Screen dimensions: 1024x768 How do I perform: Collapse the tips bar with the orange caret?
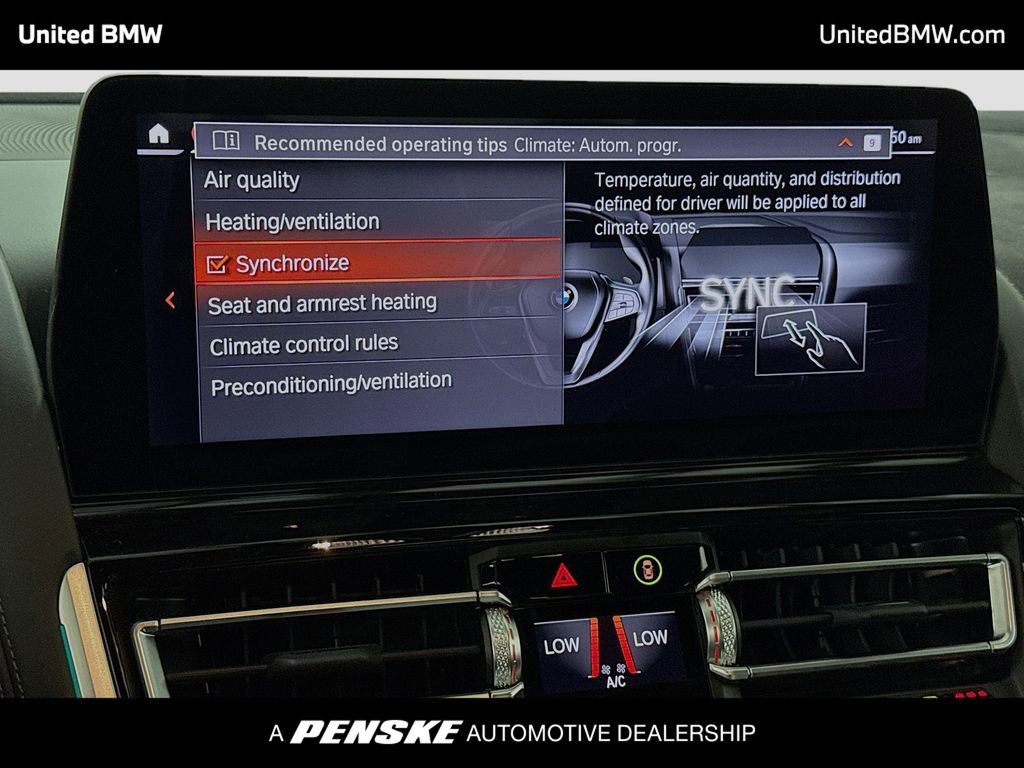[x=845, y=143]
